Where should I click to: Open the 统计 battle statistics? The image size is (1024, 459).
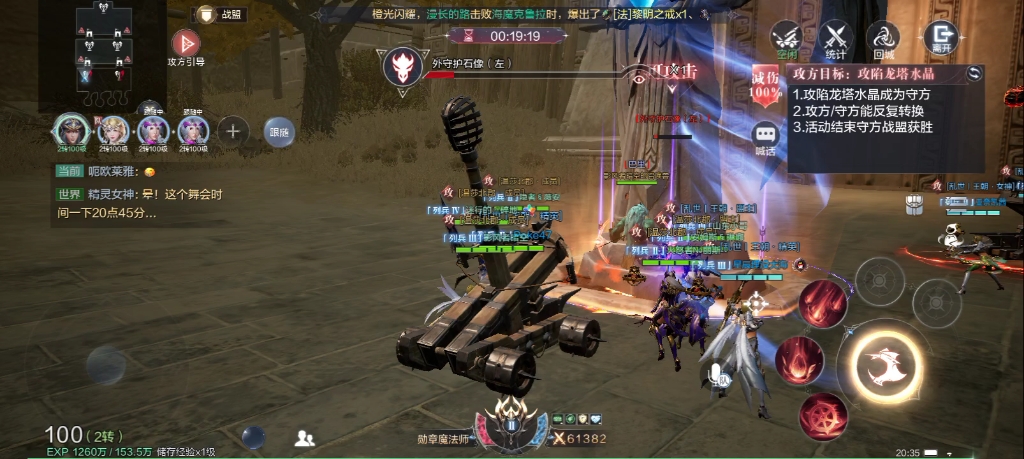[835, 38]
